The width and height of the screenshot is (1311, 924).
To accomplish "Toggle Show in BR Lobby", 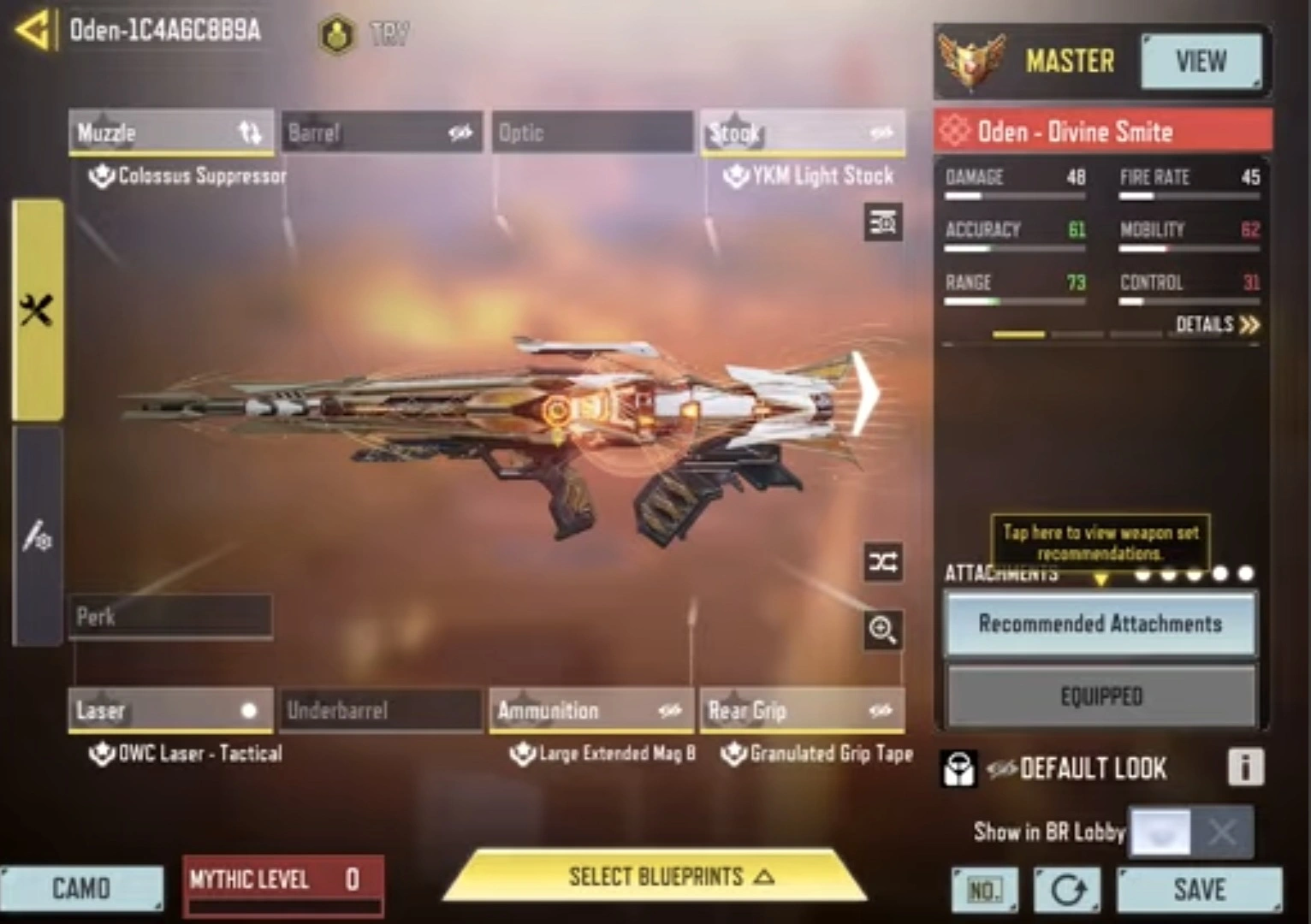I will (1190, 832).
